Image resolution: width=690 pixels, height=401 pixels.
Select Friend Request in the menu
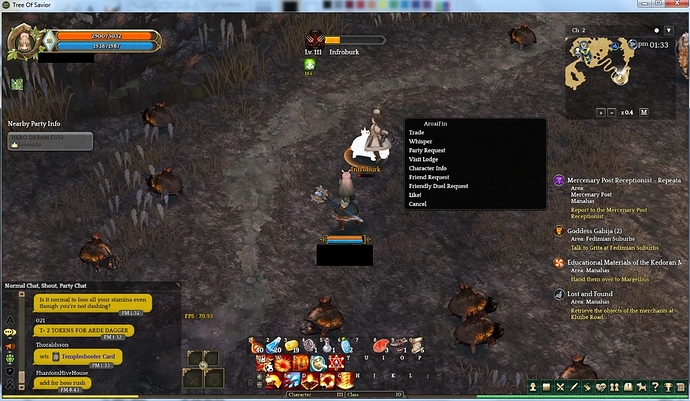pos(428,178)
